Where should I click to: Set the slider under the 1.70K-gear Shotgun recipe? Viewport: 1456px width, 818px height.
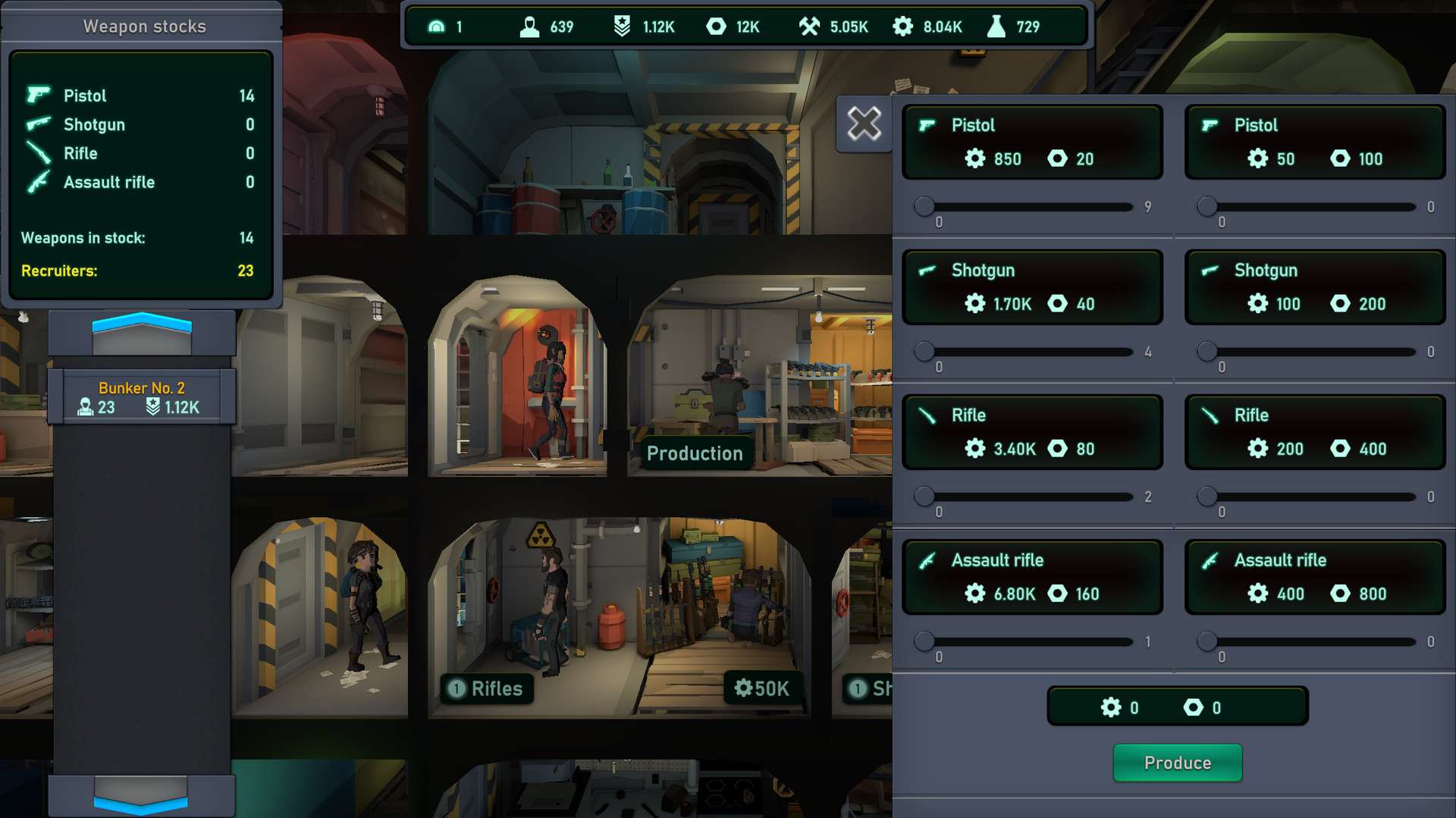point(924,351)
